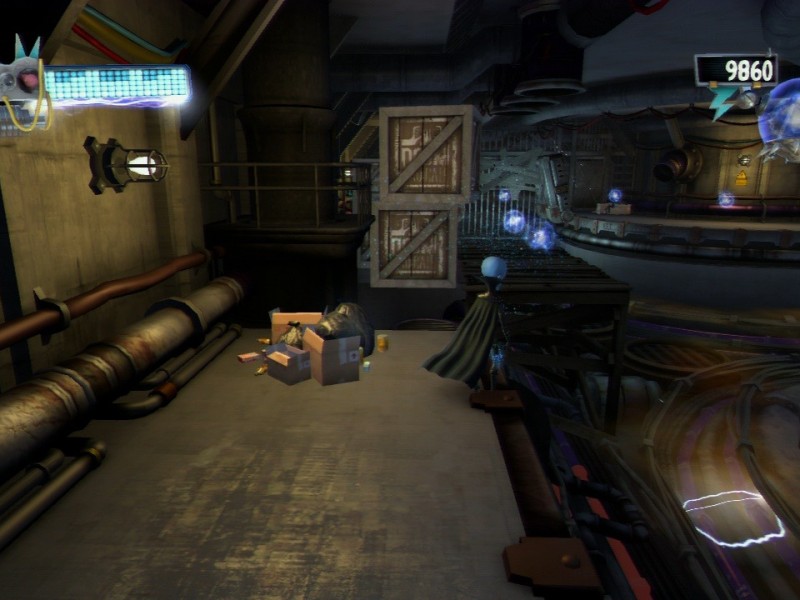The width and height of the screenshot is (800, 600).
Task: Click the blue lightning bolt icon under the score
Action: [x=724, y=102]
